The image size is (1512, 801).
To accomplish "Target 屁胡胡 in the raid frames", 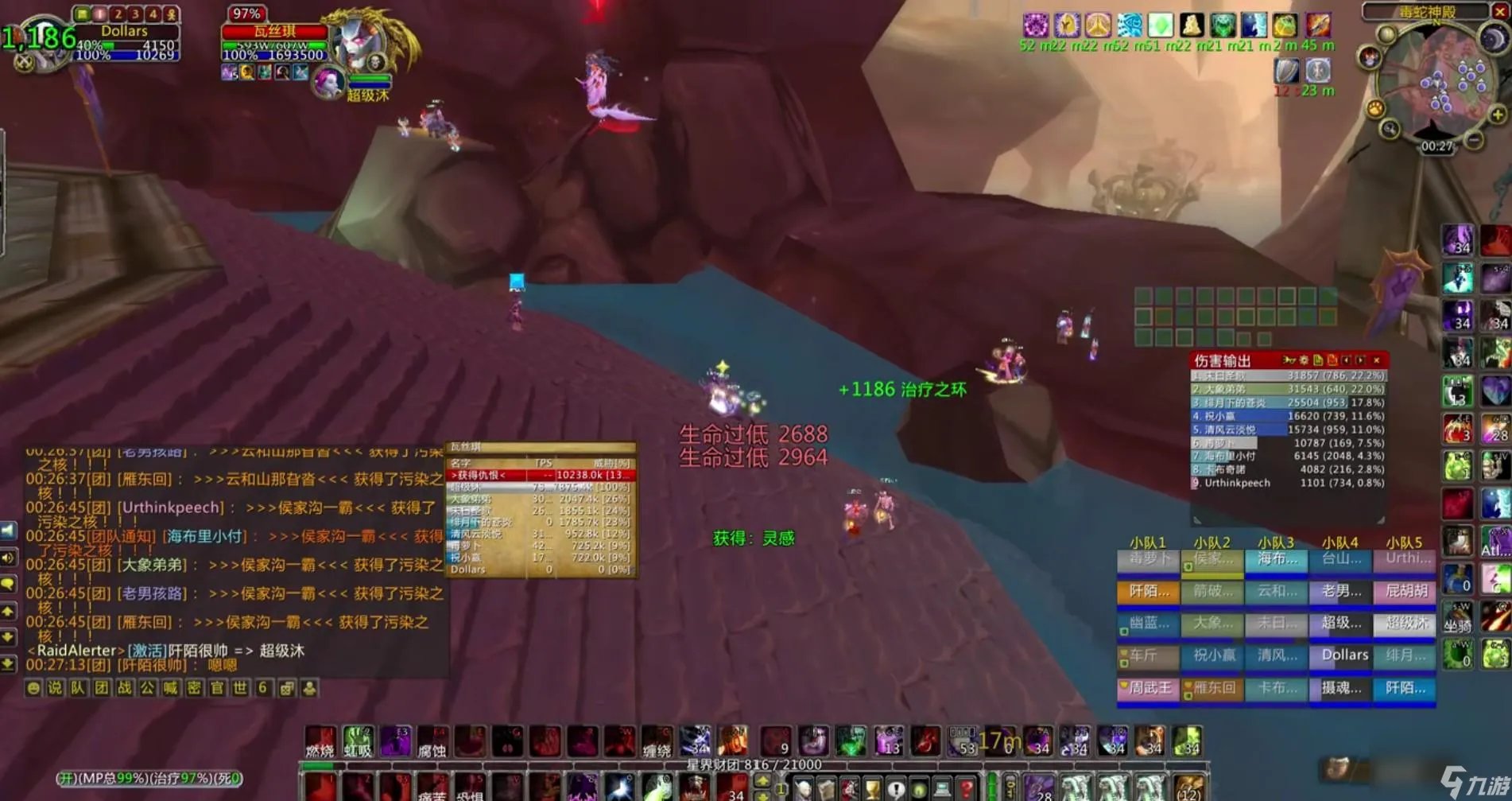I will pyautogui.click(x=1405, y=591).
